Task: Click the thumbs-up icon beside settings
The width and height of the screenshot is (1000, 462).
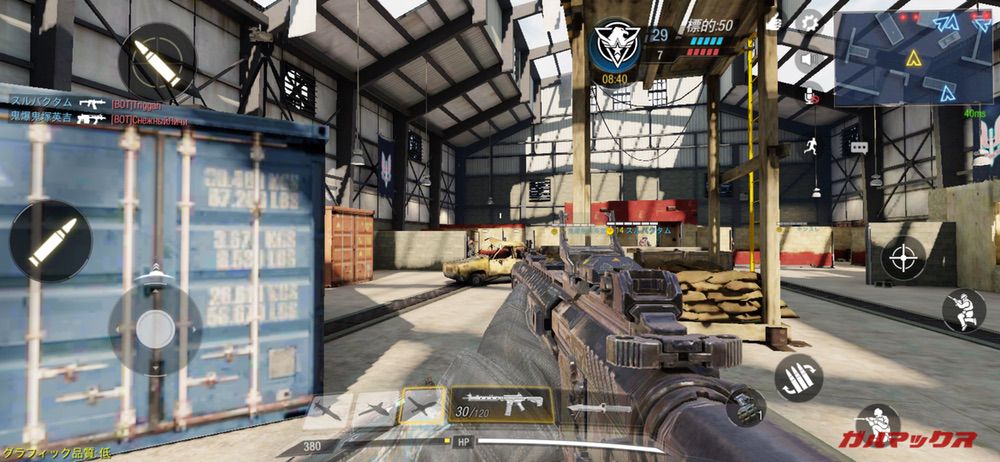Action: point(773,21)
